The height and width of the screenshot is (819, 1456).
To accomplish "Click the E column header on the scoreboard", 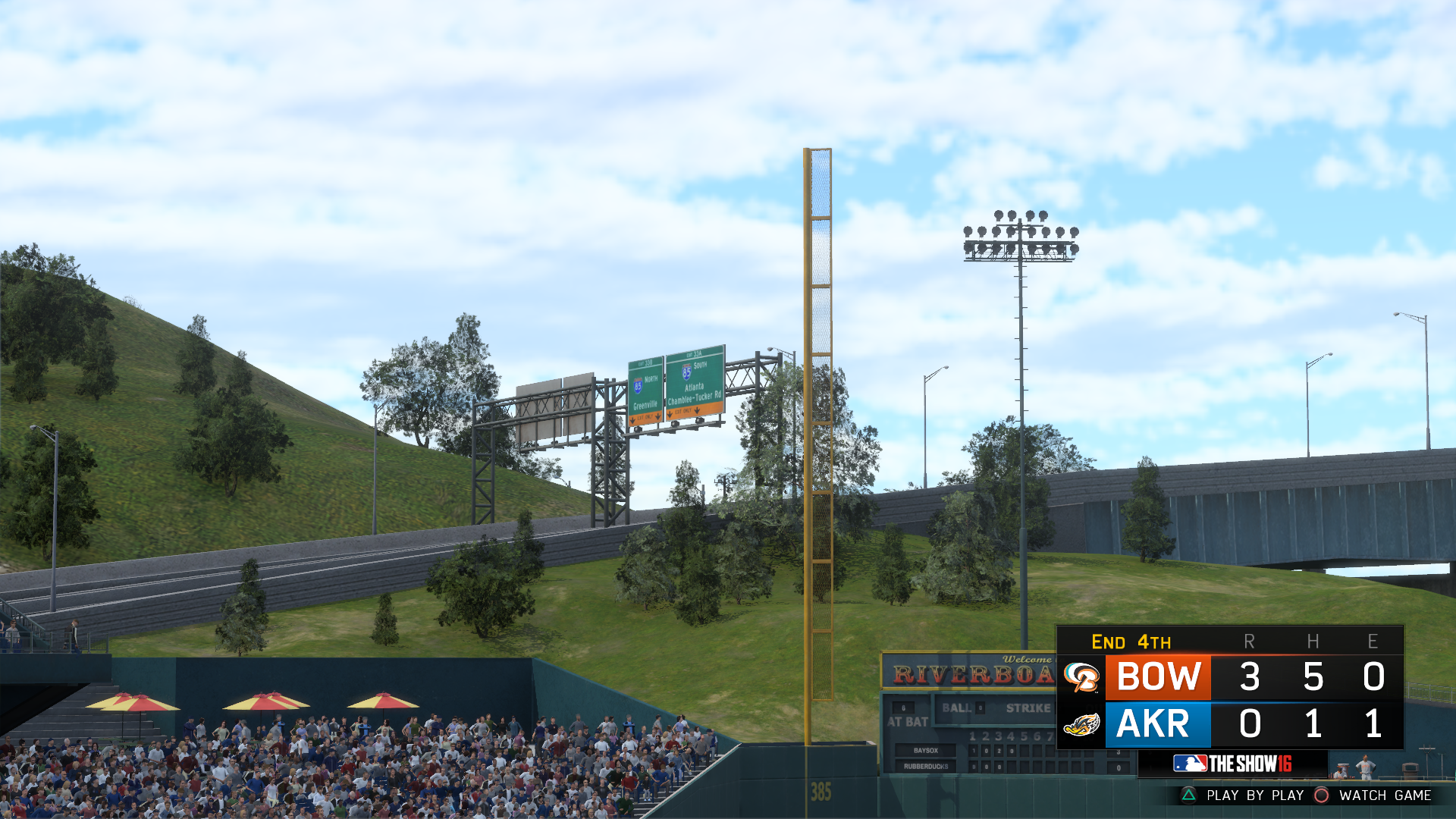I will point(1372,642).
